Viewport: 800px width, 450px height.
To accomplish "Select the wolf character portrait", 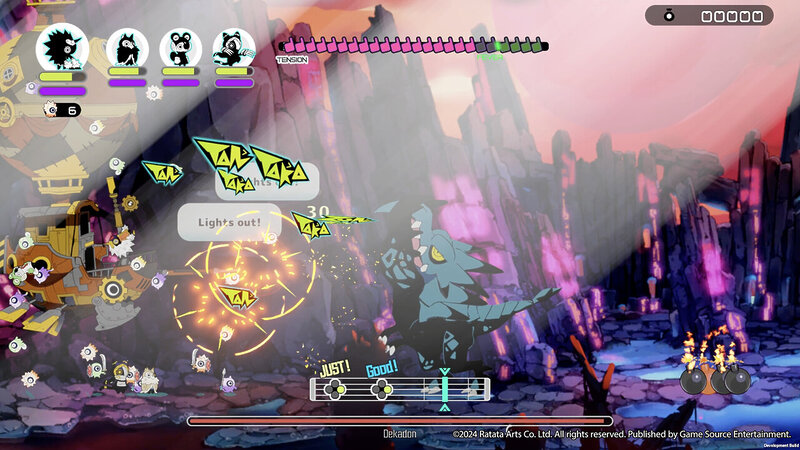I will pyautogui.click(x=127, y=48).
